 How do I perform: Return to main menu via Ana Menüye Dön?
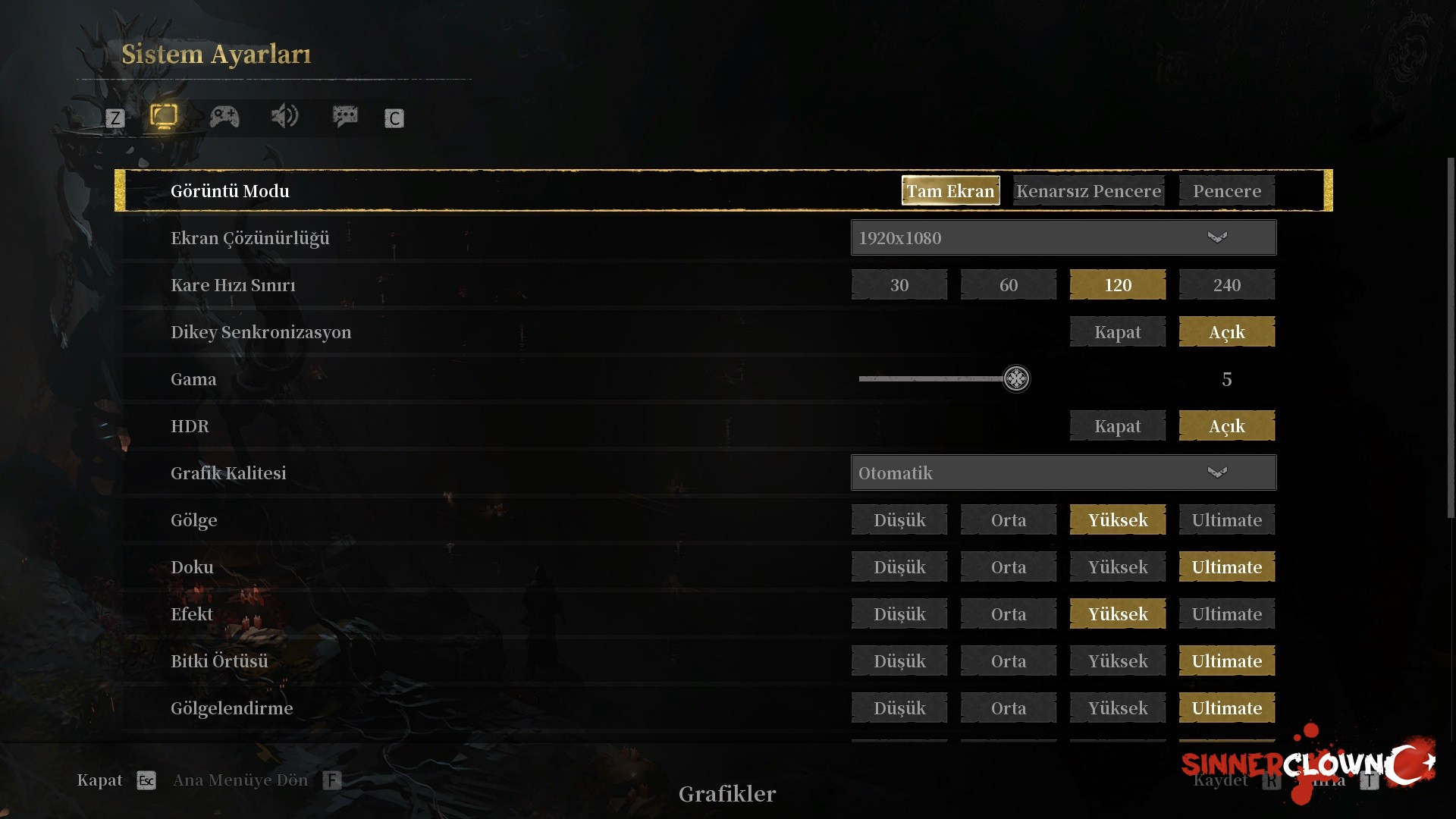(240, 780)
